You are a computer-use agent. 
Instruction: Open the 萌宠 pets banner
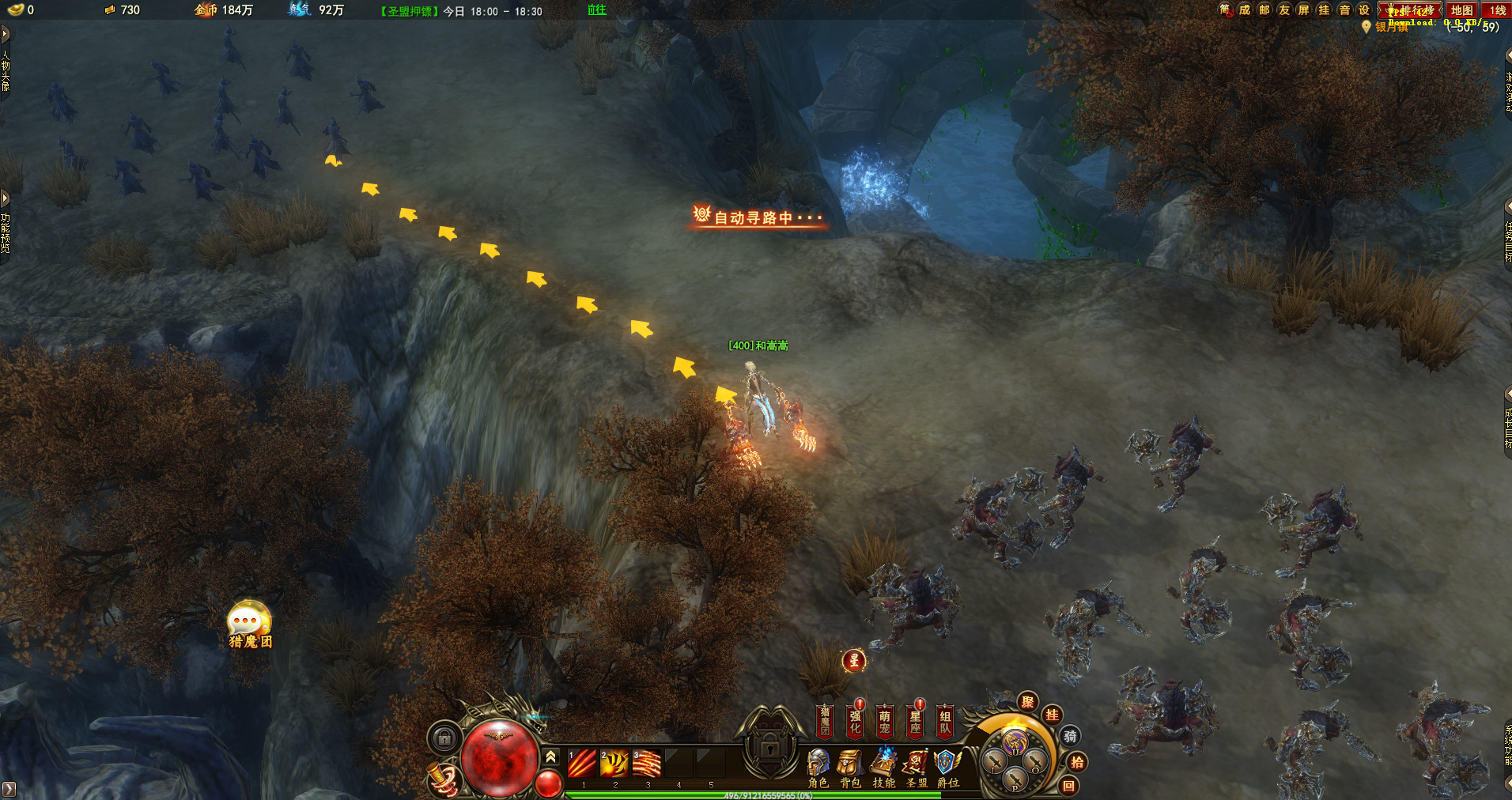coord(885,721)
